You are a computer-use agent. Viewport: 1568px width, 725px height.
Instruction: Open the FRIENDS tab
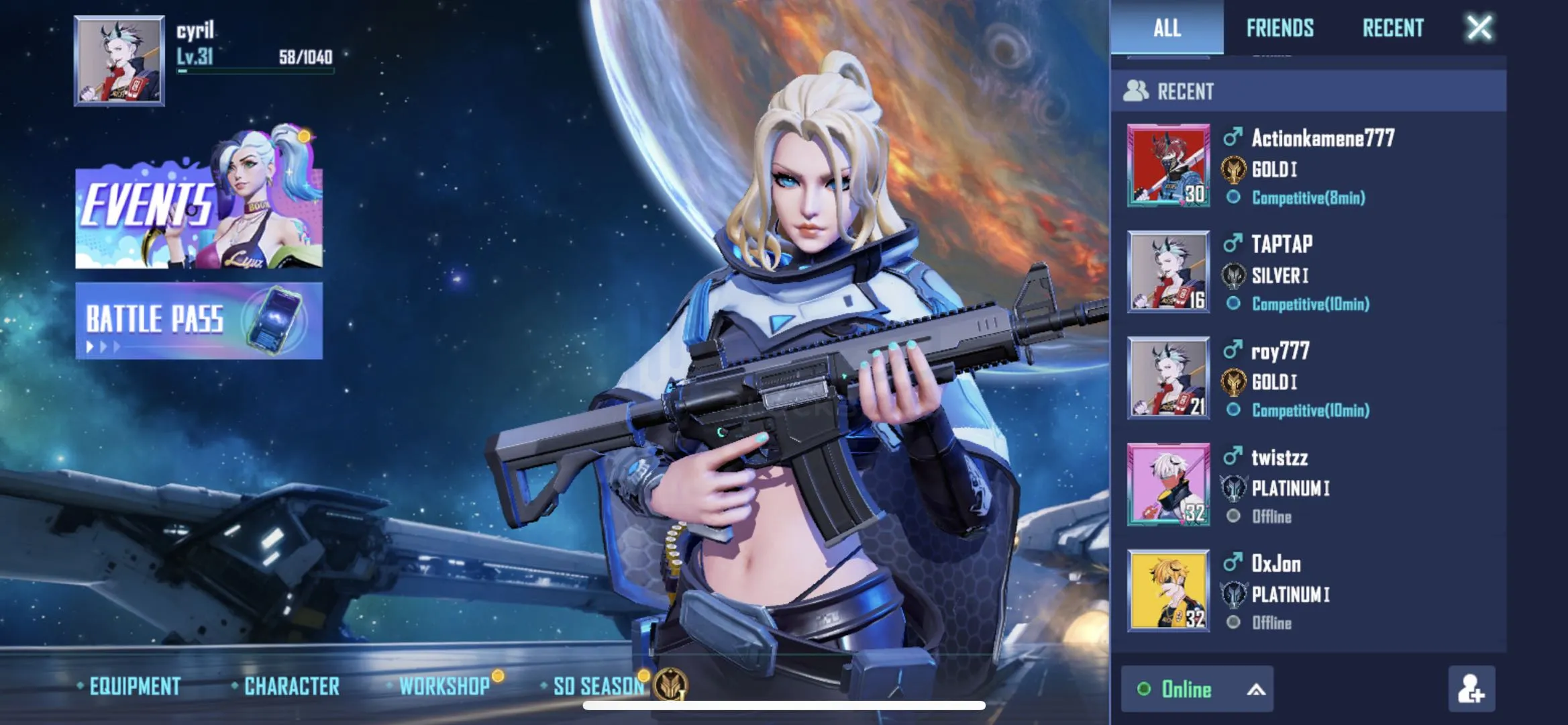[x=1279, y=28]
